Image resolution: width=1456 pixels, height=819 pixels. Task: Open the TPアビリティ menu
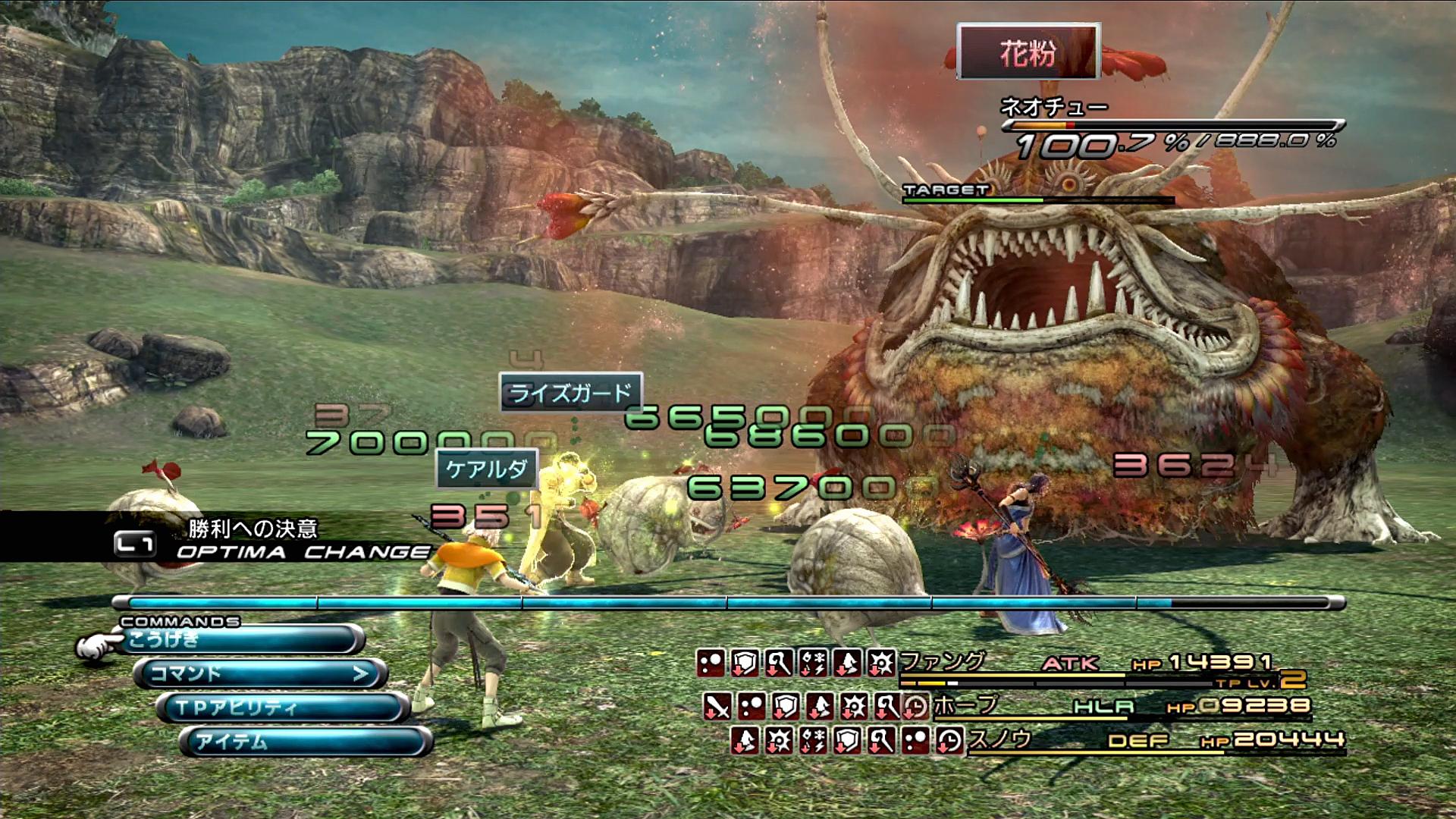click(282, 708)
